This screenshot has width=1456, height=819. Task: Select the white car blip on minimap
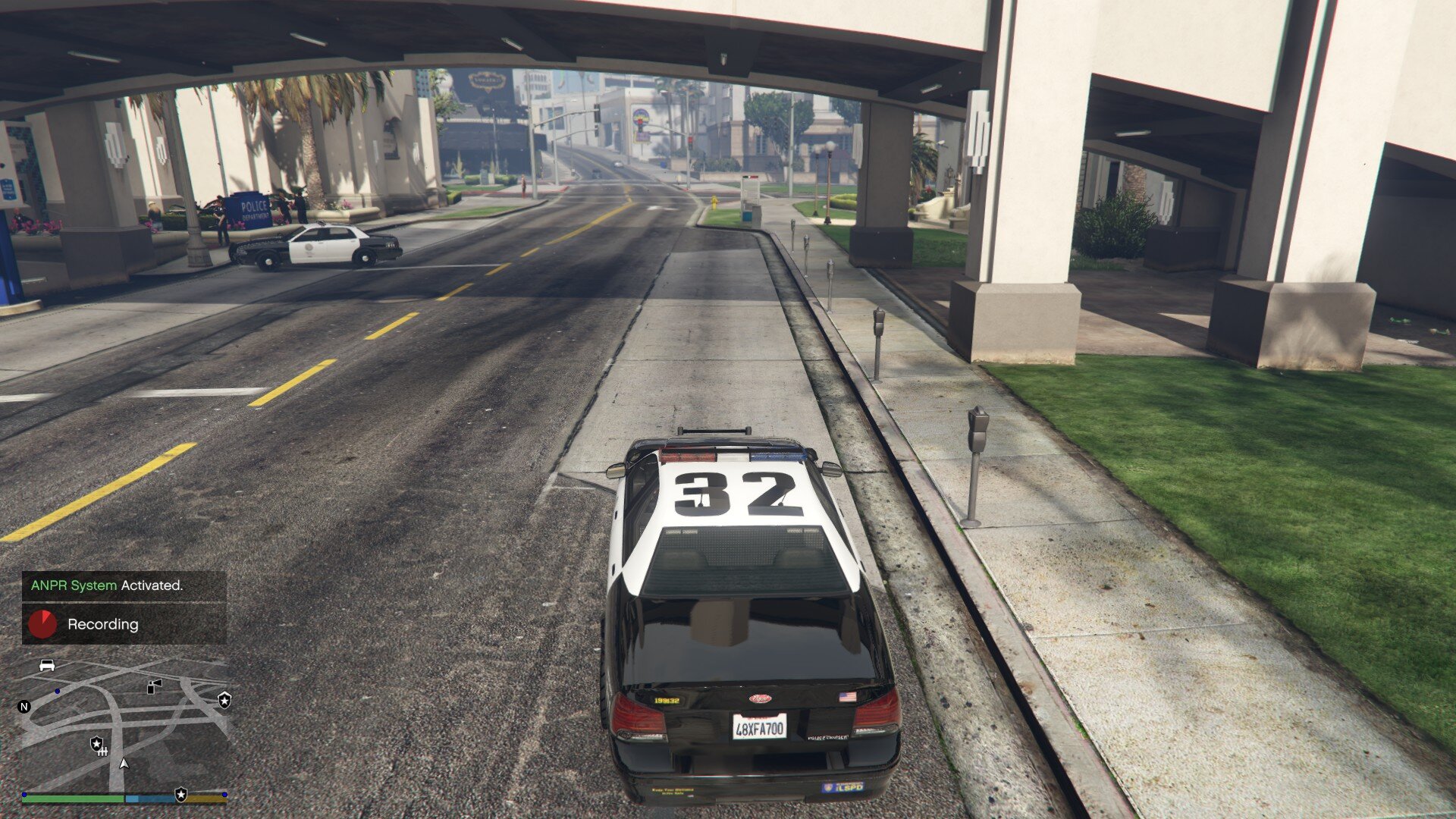47,665
